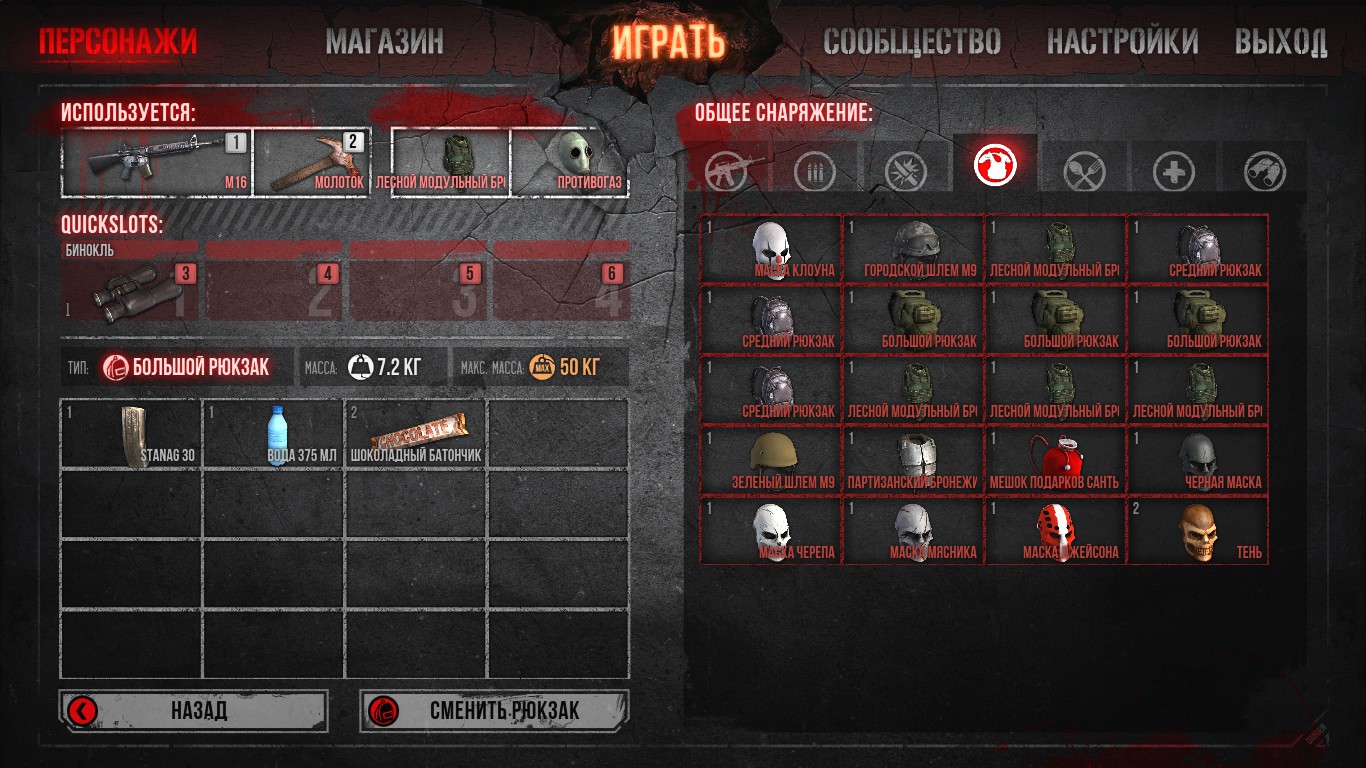Open the Настройки settings menu
Image resolution: width=1366 pixels, height=768 pixels.
(x=1122, y=42)
